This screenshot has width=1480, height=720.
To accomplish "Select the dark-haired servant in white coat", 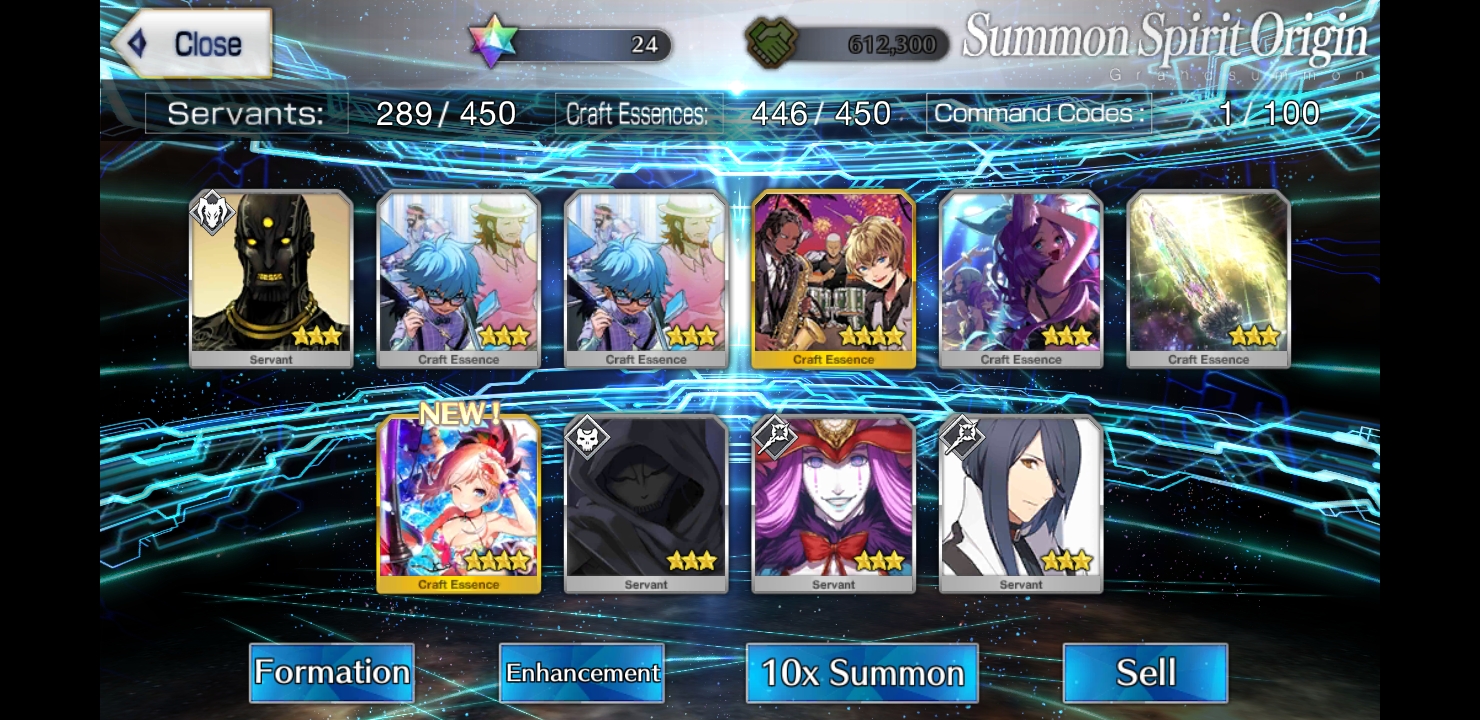I will coord(1021,503).
